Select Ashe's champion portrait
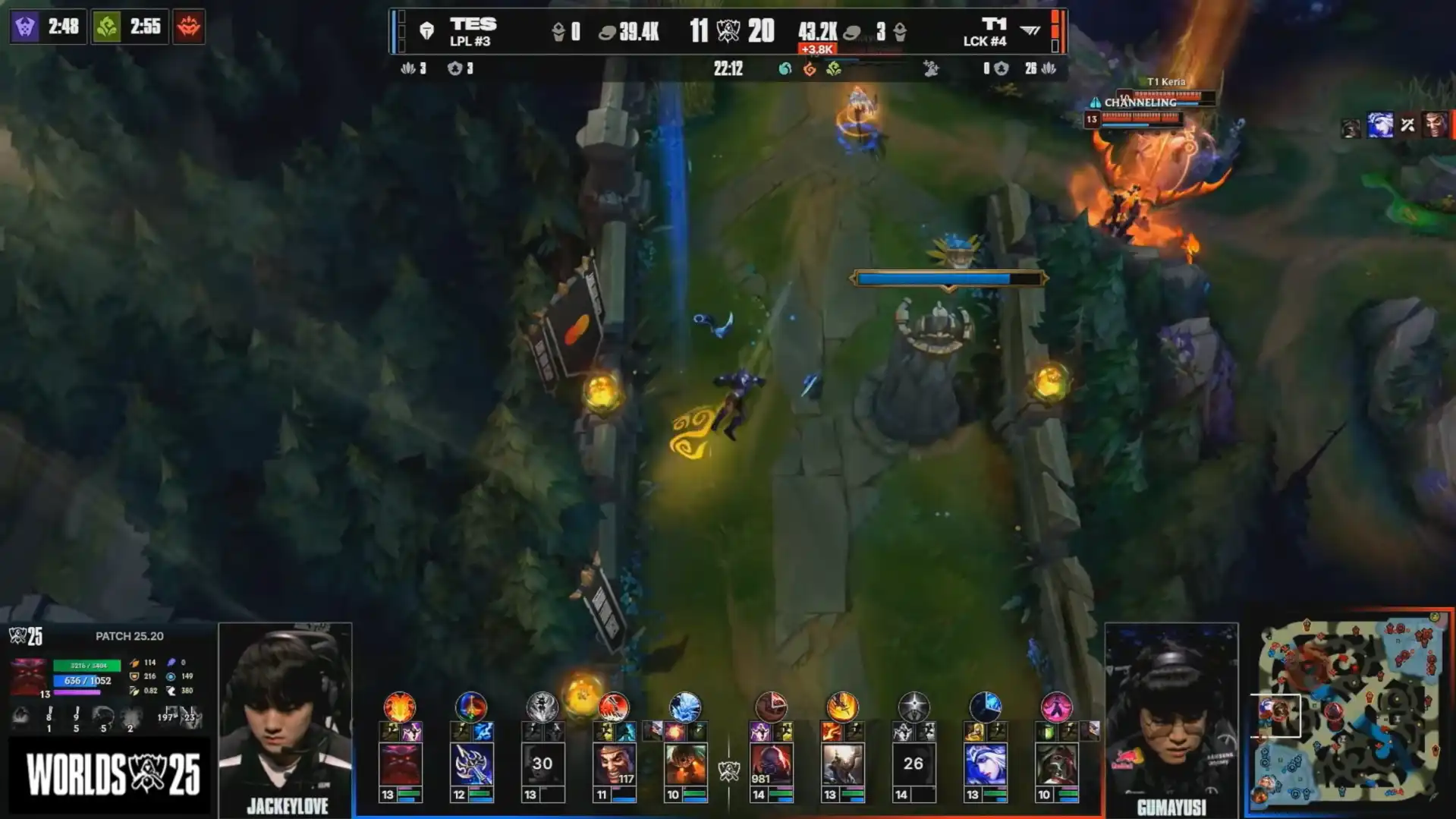1456x819 pixels. tap(985, 764)
